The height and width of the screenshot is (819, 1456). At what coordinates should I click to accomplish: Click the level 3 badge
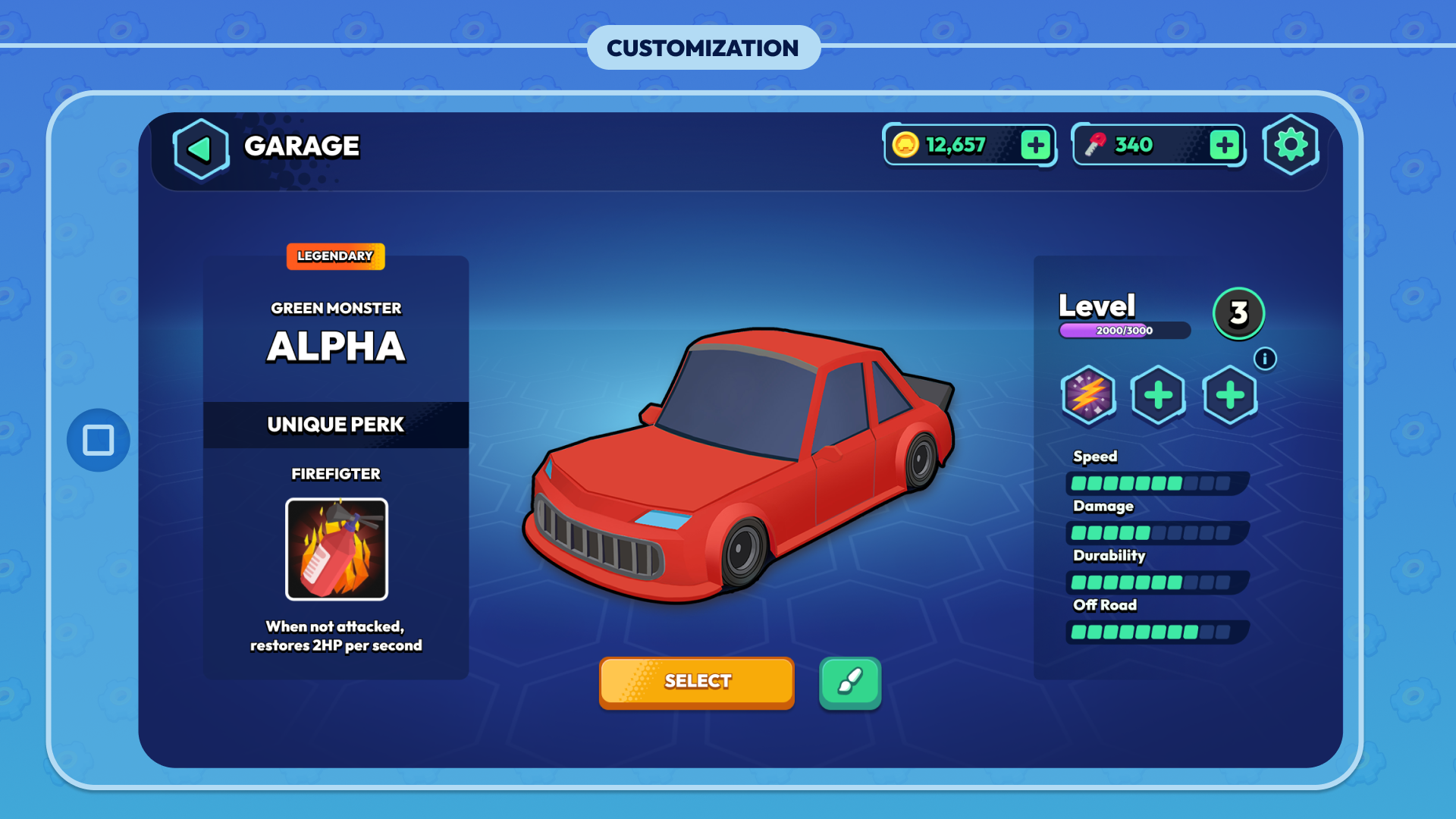tap(1238, 313)
